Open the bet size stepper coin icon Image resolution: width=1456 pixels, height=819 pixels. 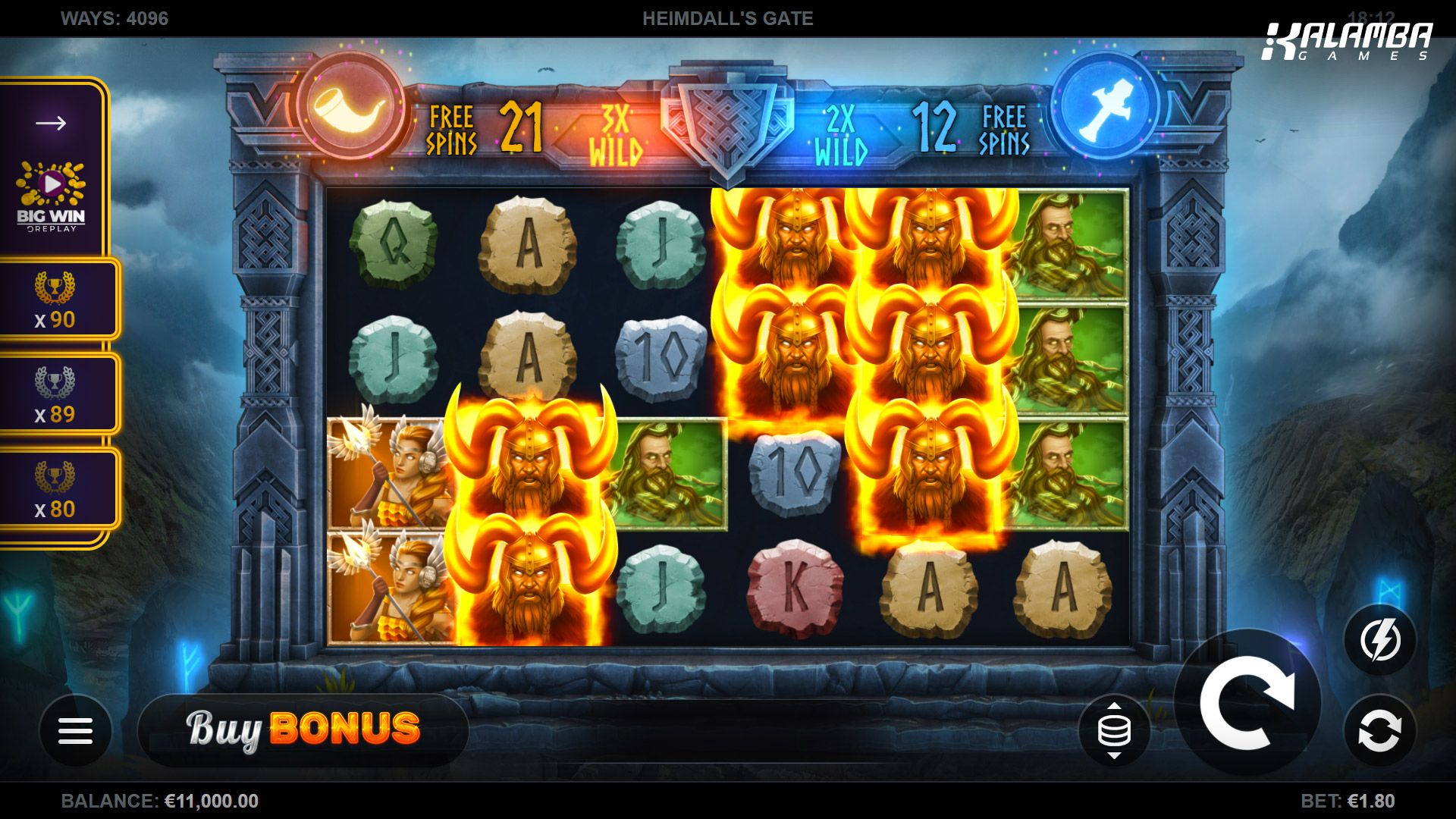coord(1114,730)
